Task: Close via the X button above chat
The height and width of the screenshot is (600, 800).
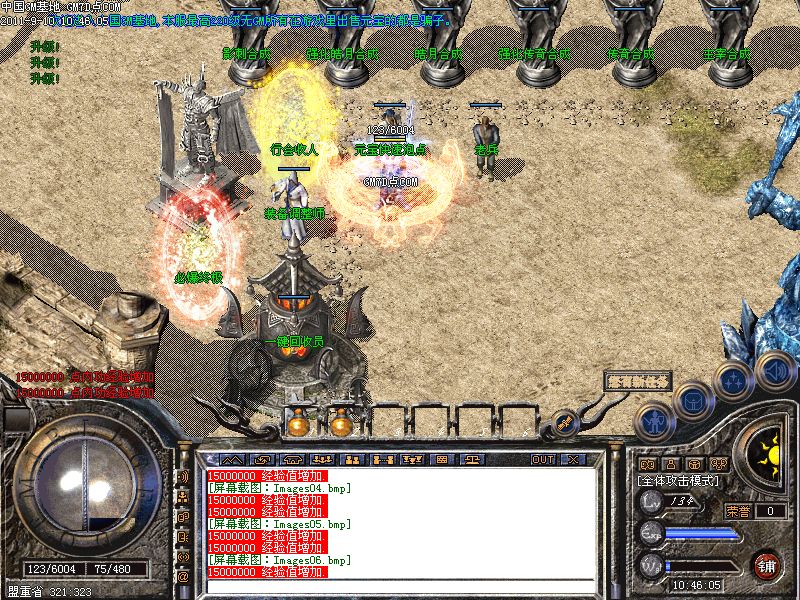Action: [x=573, y=459]
